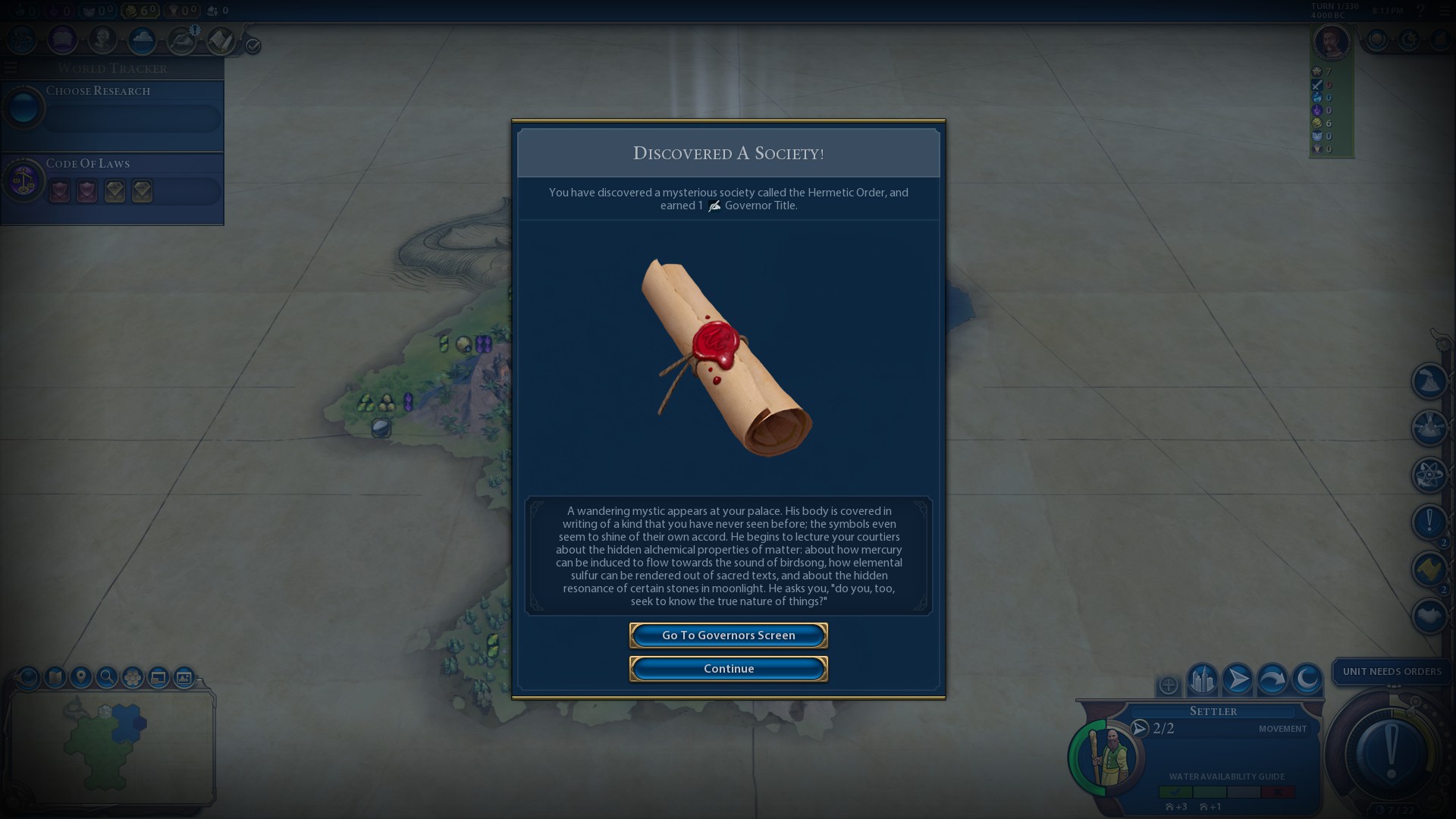Toggle the hex grid map option

pyautogui.click(x=133, y=677)
